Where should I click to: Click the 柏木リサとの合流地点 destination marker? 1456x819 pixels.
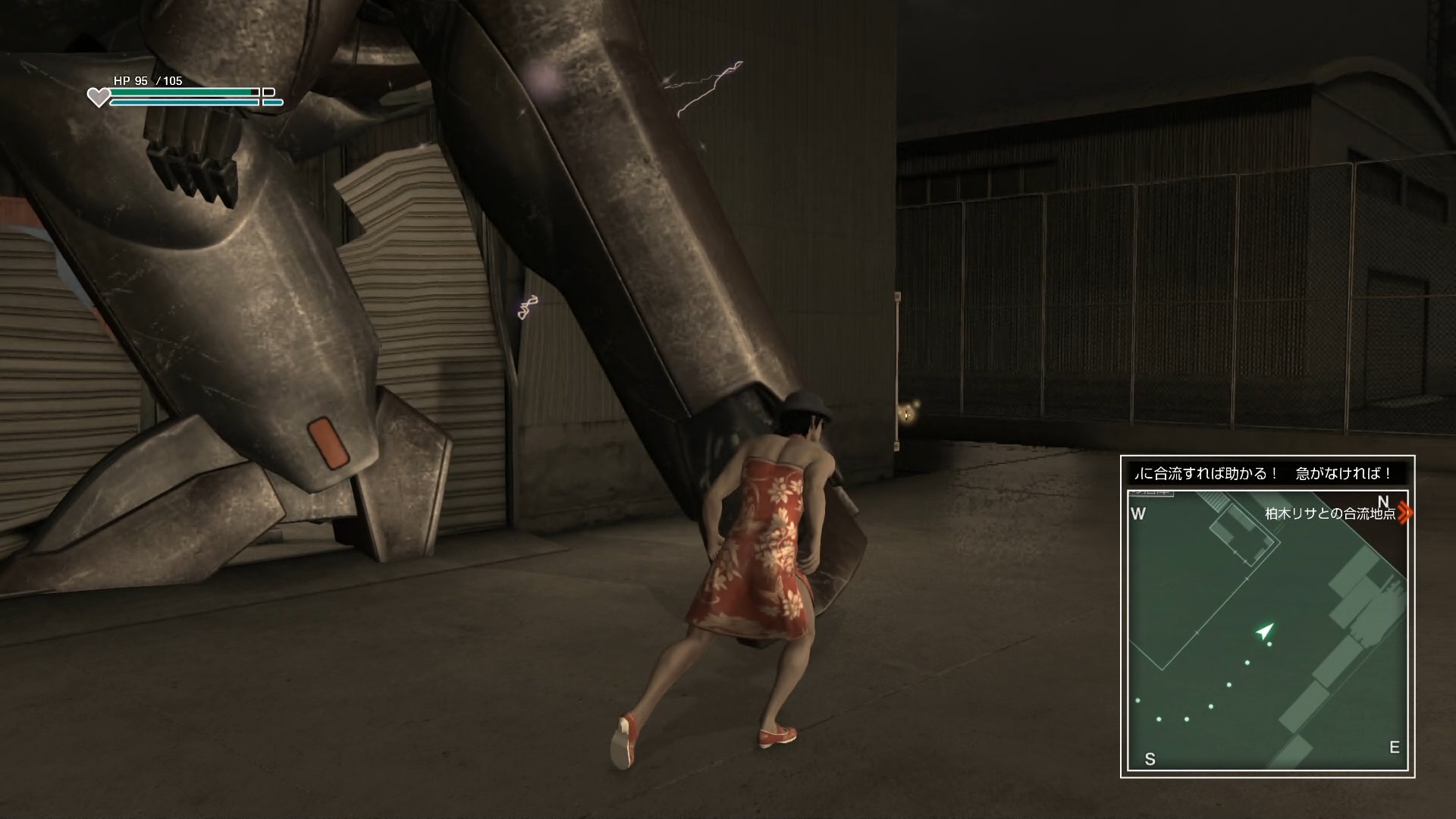tap(1405, 513)
